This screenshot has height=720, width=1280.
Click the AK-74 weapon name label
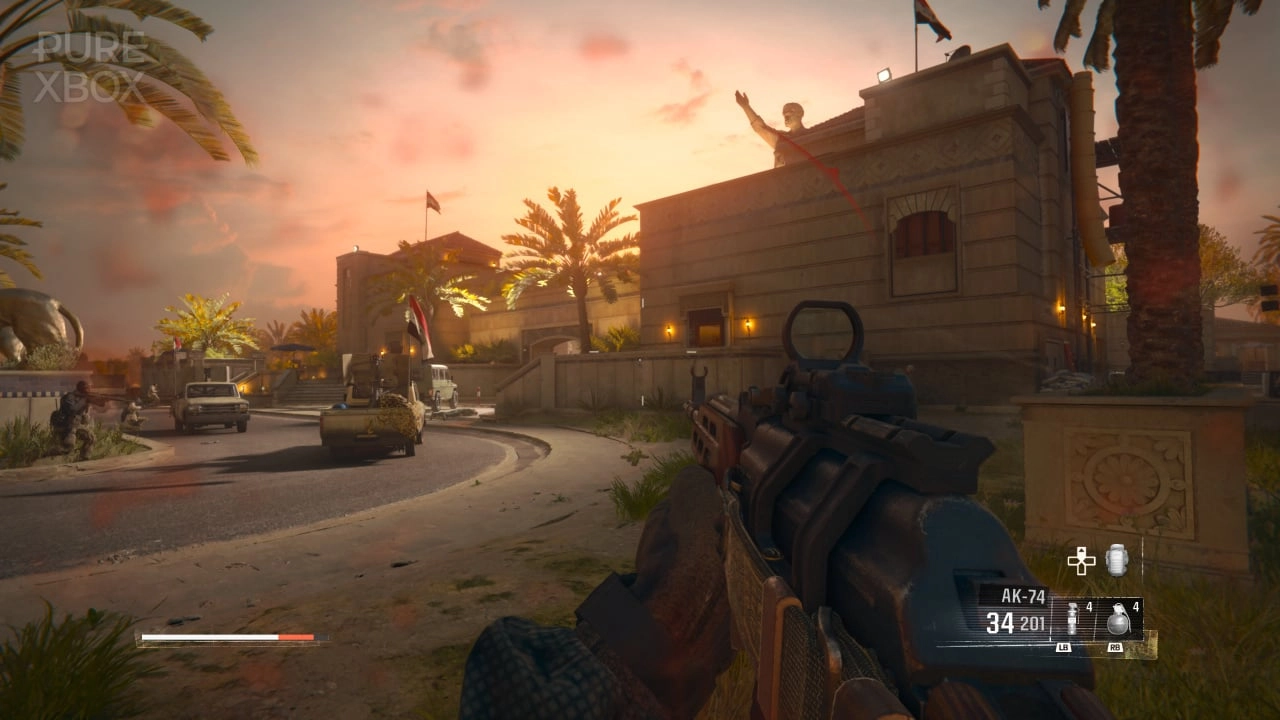1024,594
